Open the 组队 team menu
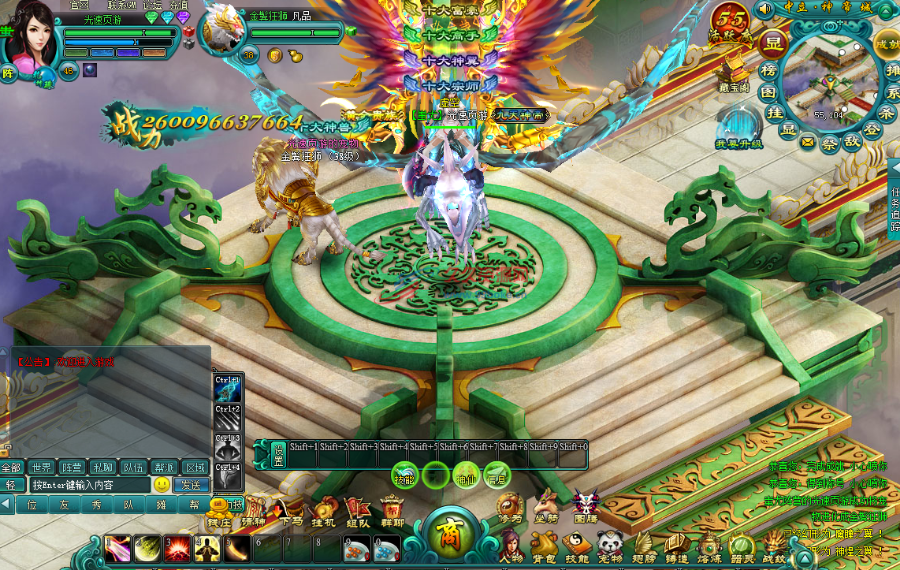This screenshot has width=900, height=570. pos(357,510)
